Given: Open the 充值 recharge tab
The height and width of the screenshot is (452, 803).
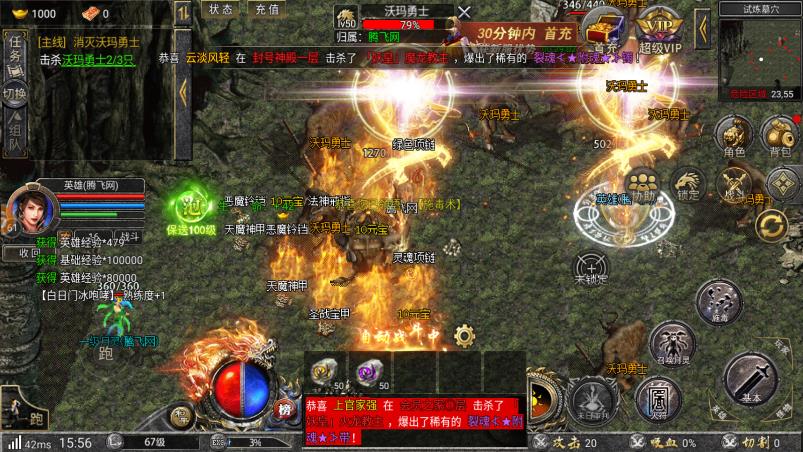Looking at the screenshot, I should tap(266, 9).
